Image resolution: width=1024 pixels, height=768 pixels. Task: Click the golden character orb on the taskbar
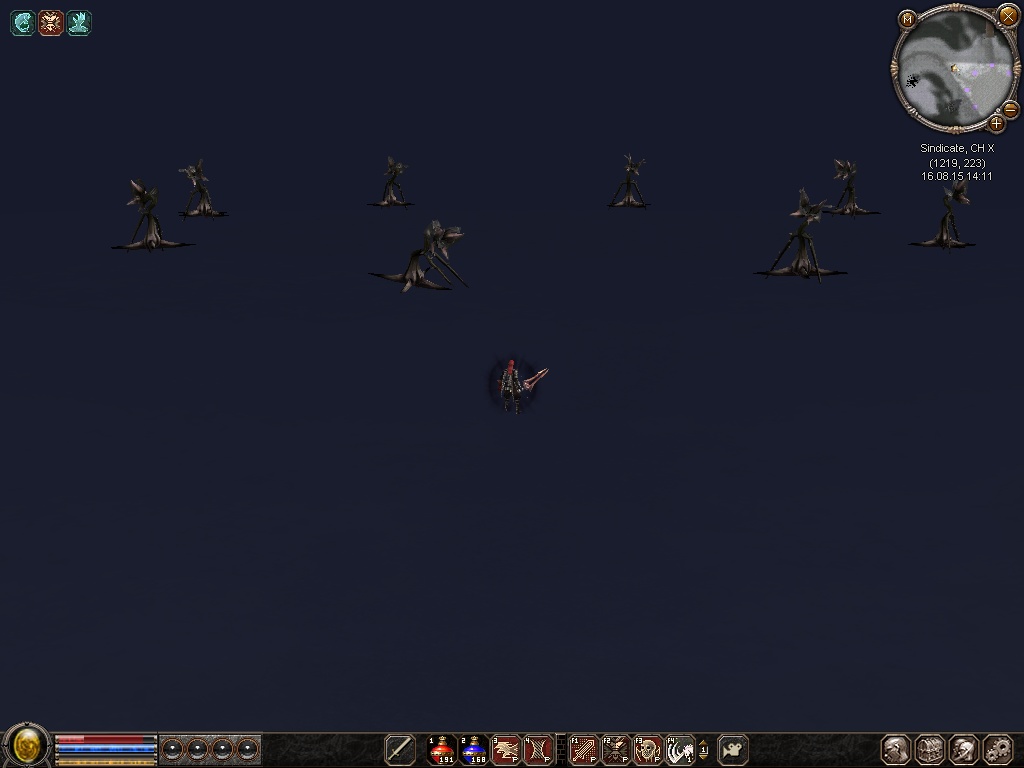[x=27, y=745]
